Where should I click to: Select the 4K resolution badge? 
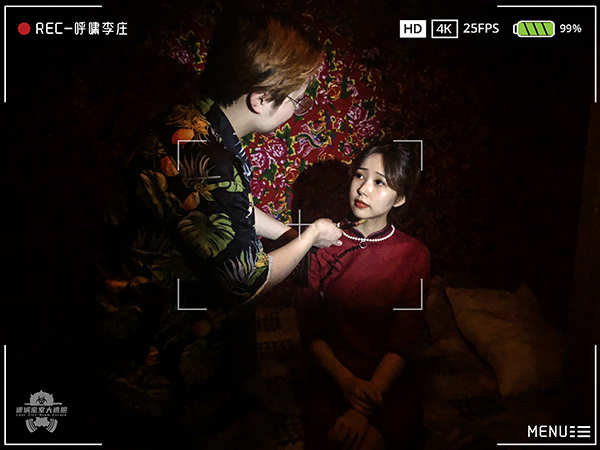click(x=445, y=29)
